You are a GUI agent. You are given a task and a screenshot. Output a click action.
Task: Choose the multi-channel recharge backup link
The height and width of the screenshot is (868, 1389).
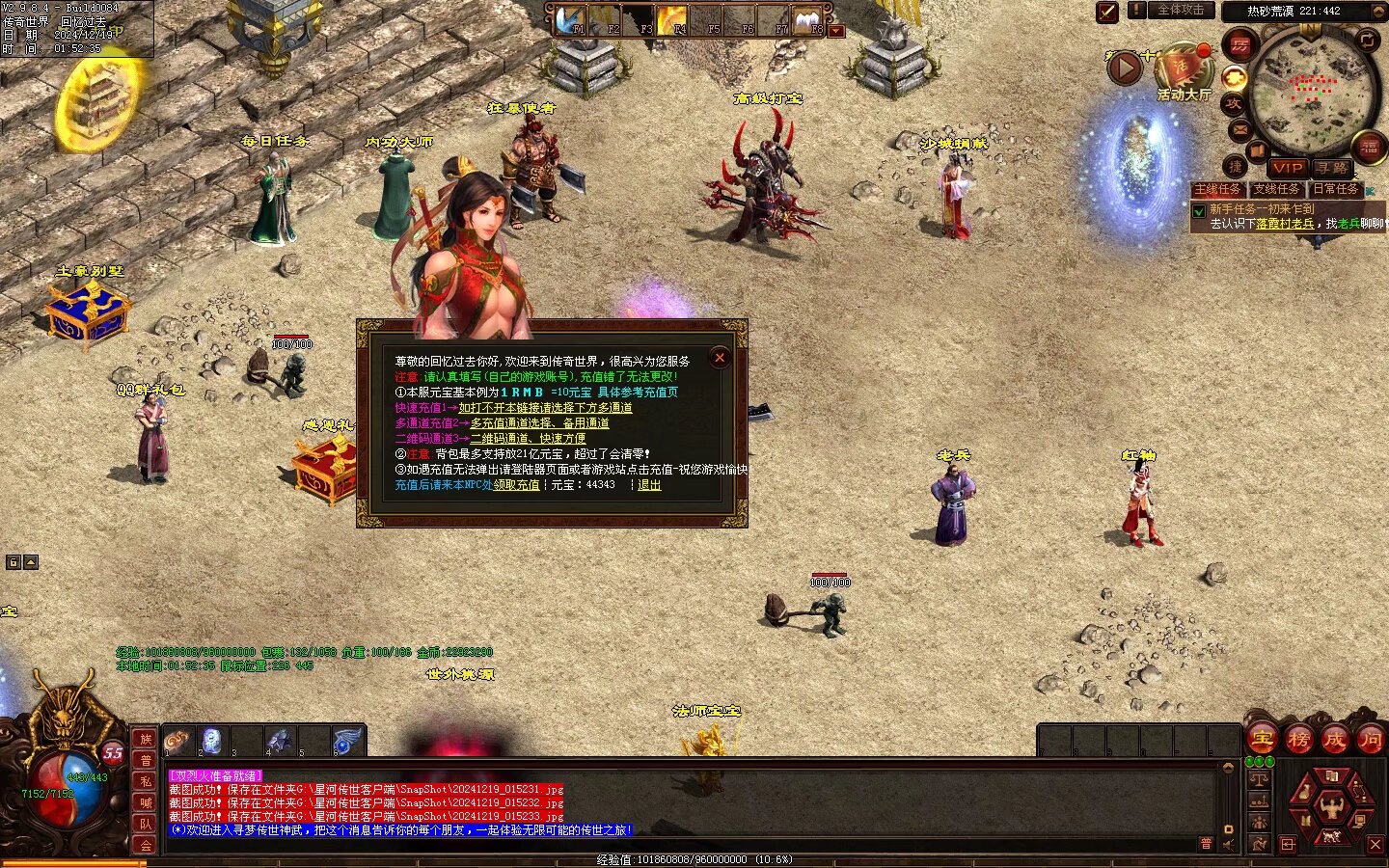click(539, 423)
